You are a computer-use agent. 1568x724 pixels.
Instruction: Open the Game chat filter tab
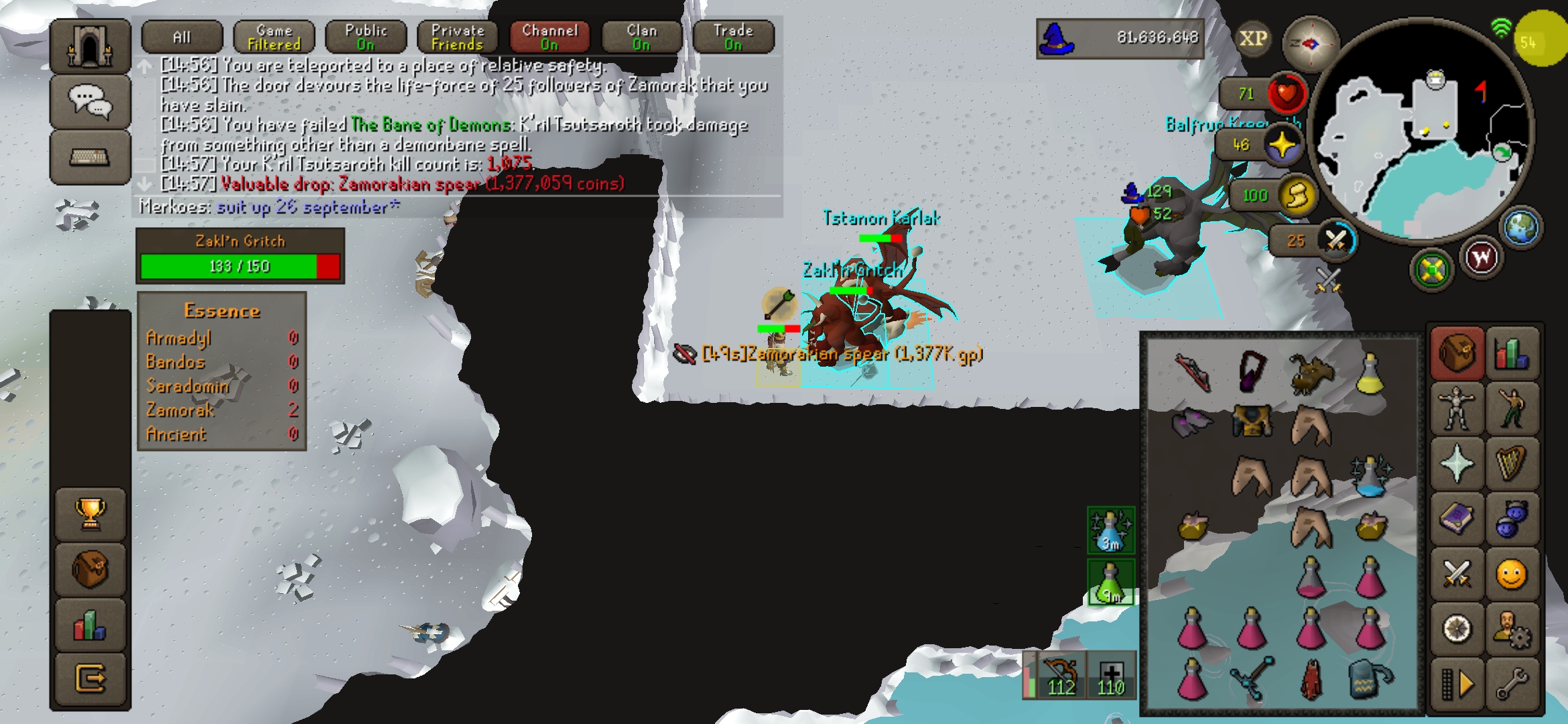274,37
